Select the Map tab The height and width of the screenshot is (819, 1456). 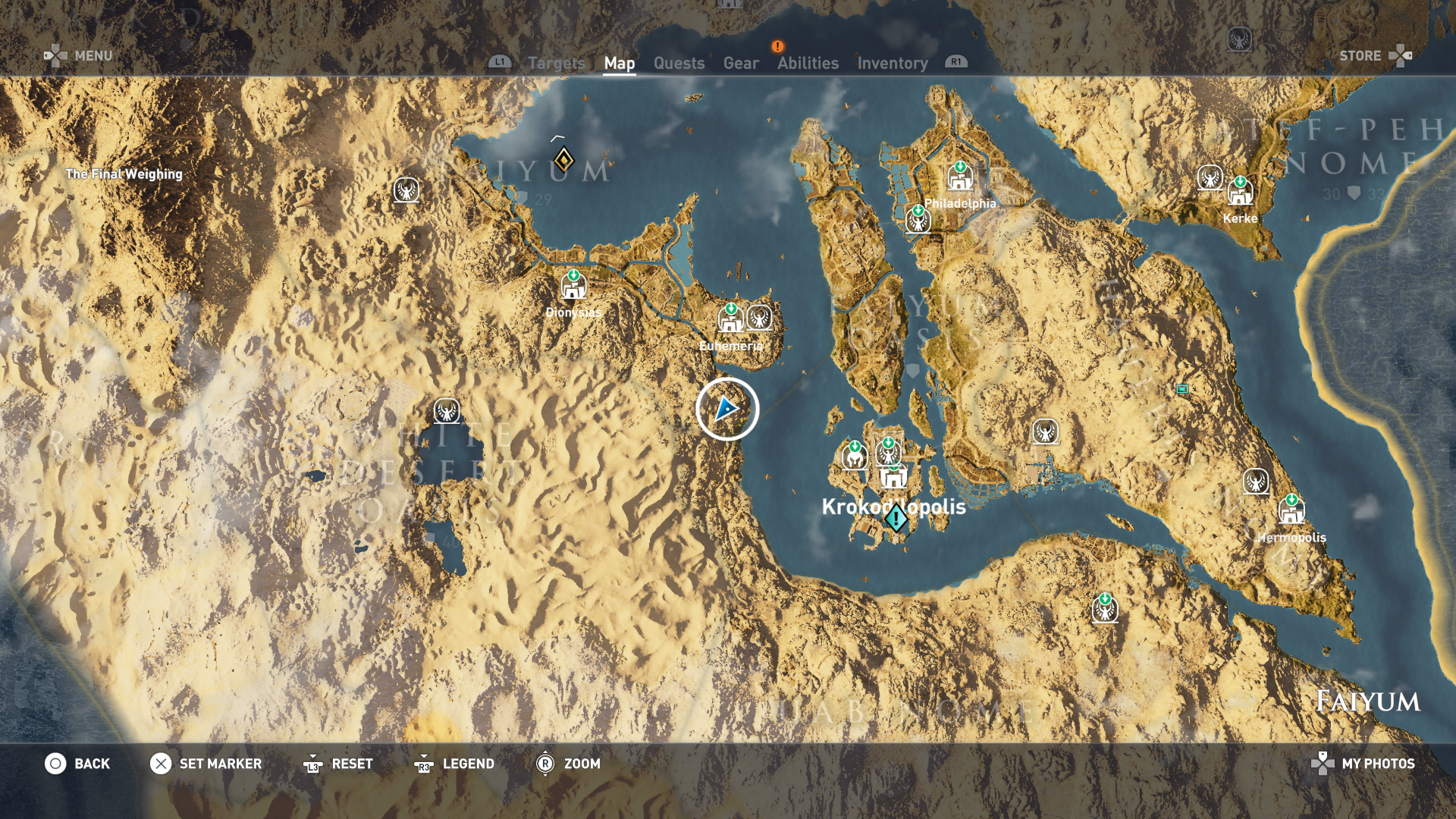(619, 64)
